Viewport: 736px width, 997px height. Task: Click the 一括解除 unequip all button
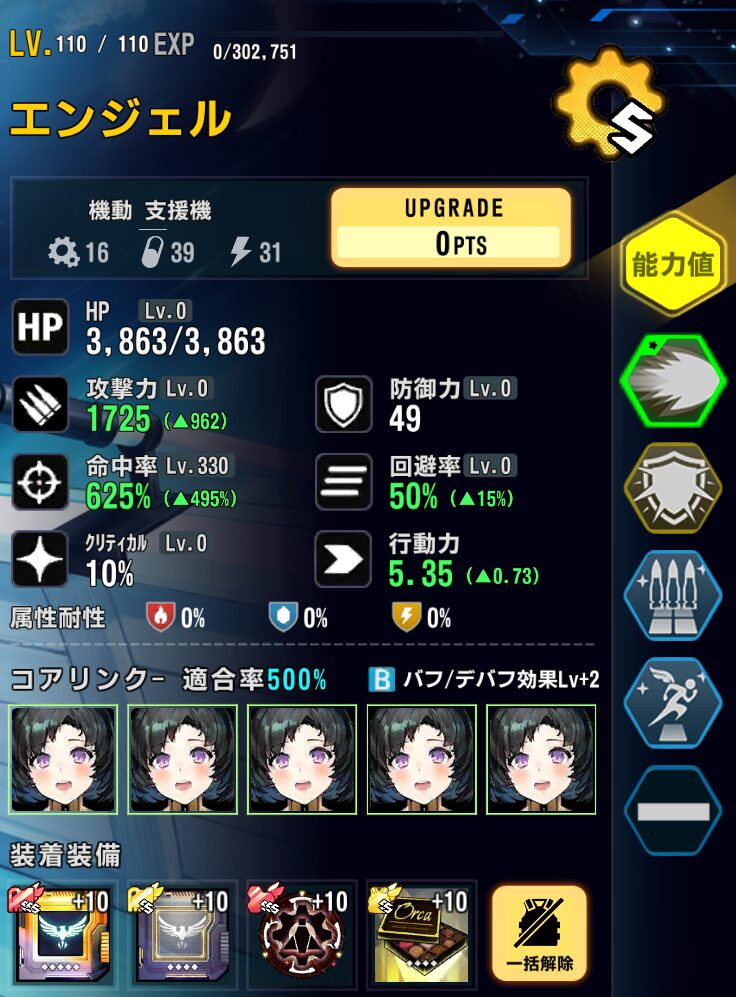tap(539, 933)
